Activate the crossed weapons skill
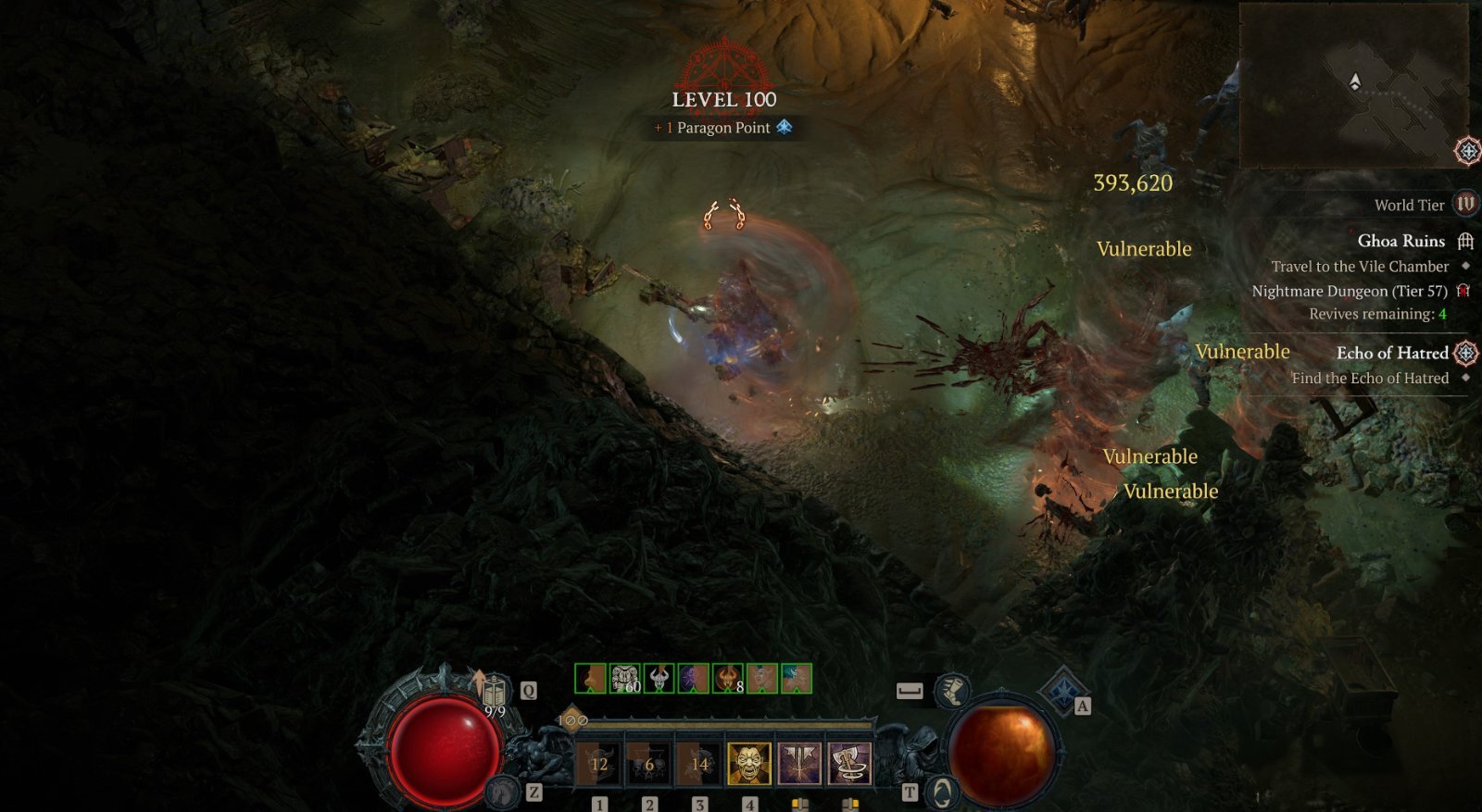The height and width of the screenshot is (812, 1482). tap(799, 764)
